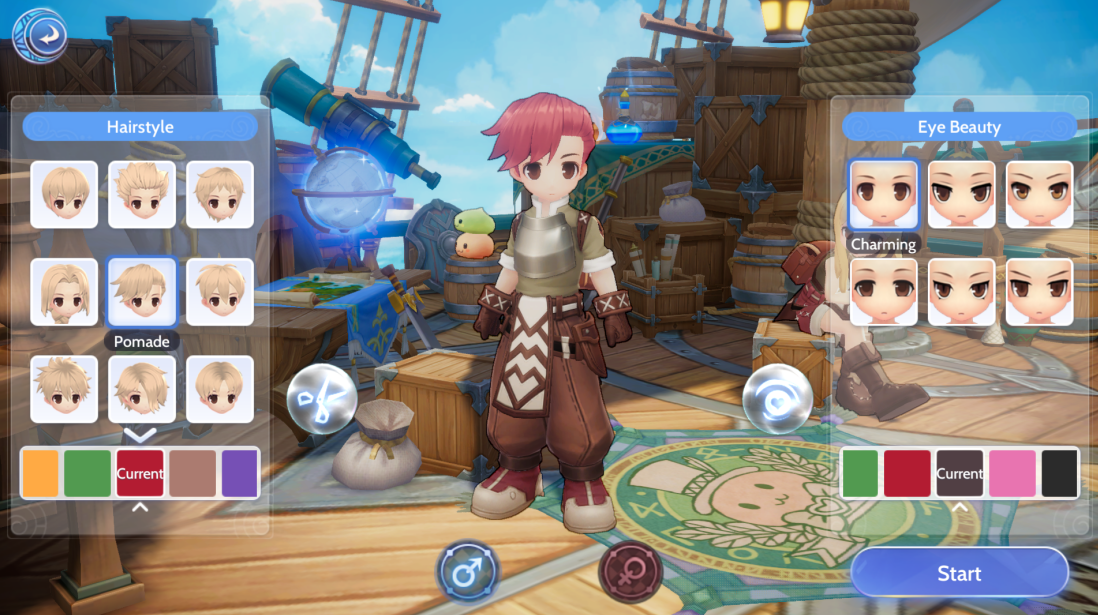
Task: Select the Charming eye style thumbnail
Action: coord(883,194)
